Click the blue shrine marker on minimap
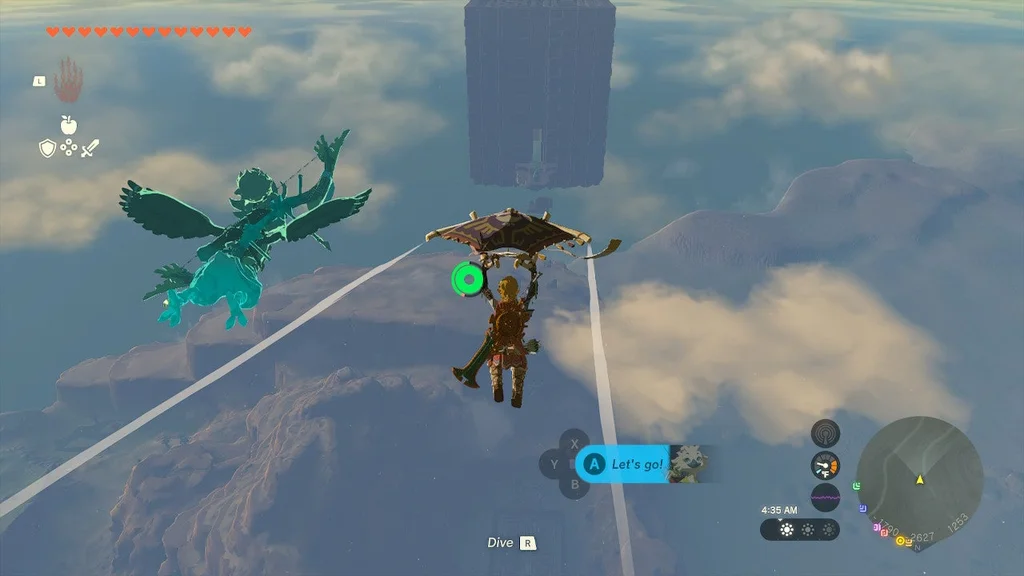 click(863, 508)
